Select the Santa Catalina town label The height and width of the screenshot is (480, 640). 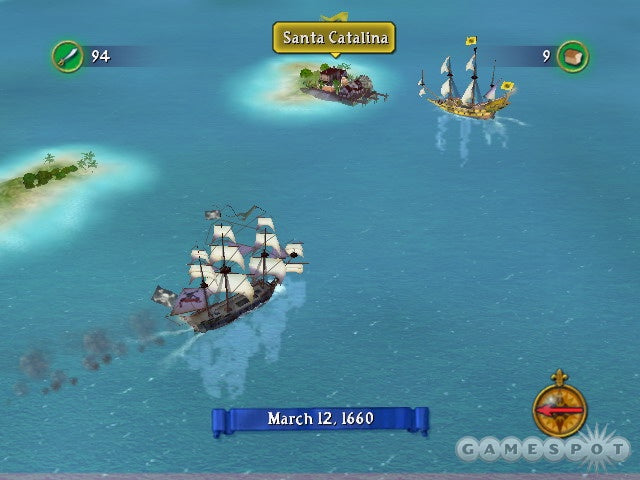tap(334, 39)
